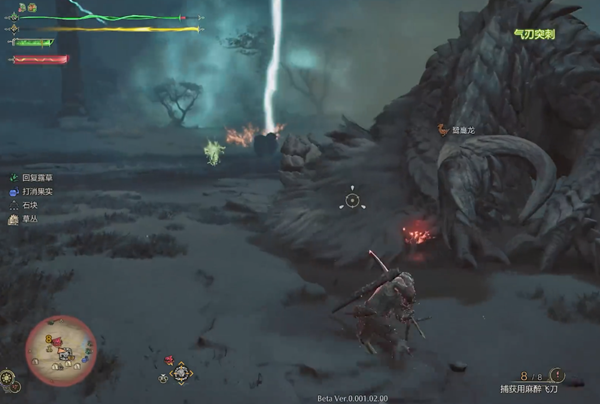Click the sun time-of-day icon
600x404 pixels.
[9, 380]
